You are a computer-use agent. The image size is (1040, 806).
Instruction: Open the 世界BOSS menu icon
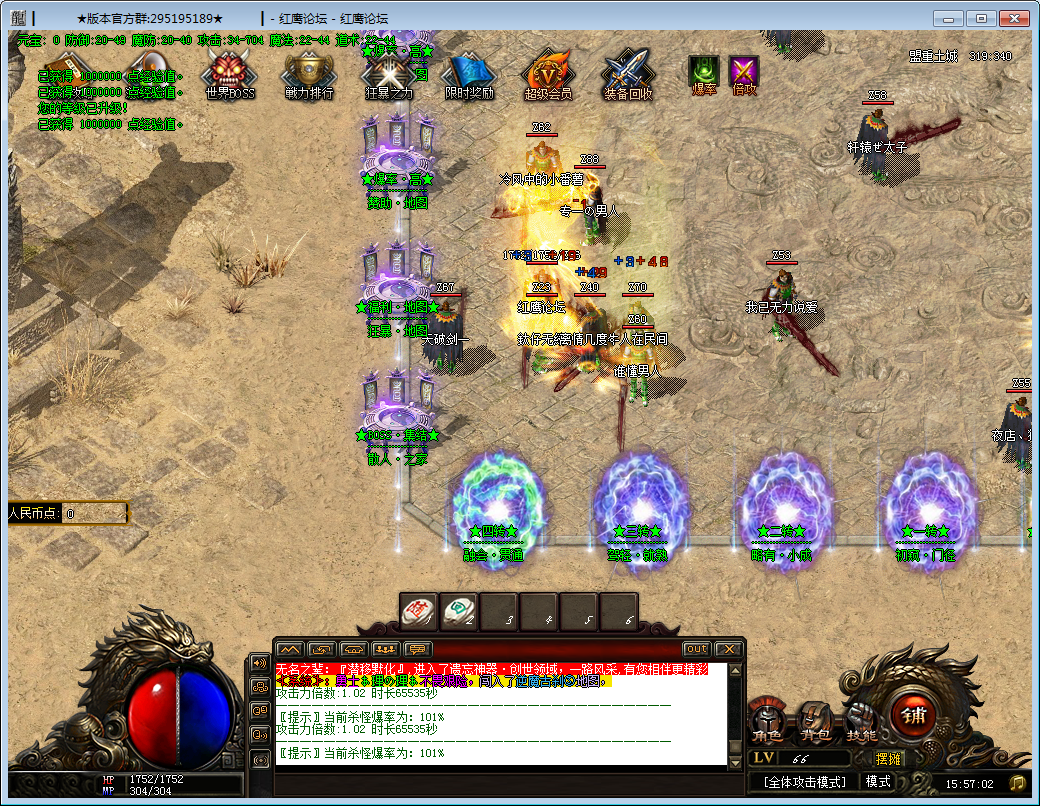pos(230,73)
